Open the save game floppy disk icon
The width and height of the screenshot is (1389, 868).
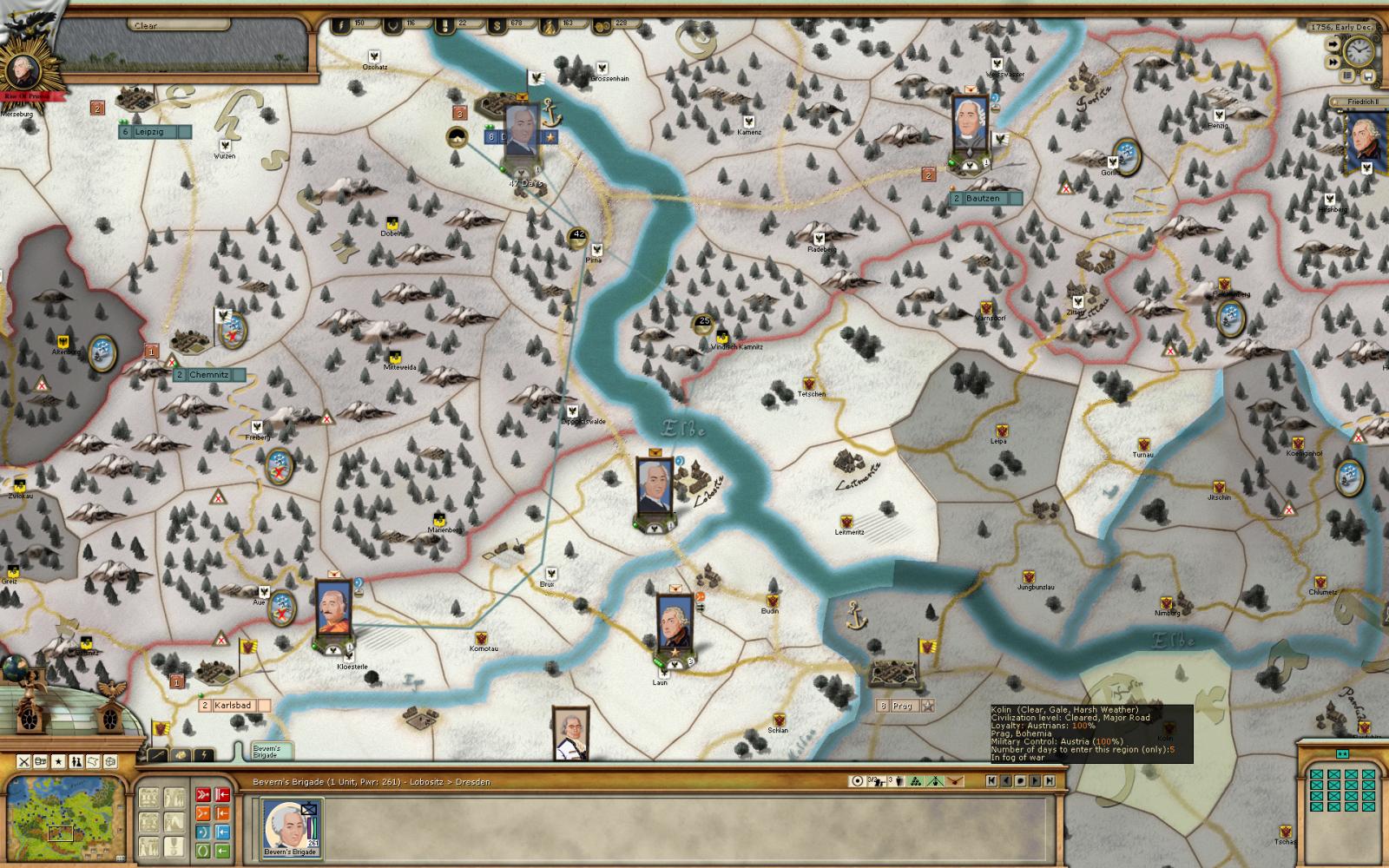point(1369,76)
